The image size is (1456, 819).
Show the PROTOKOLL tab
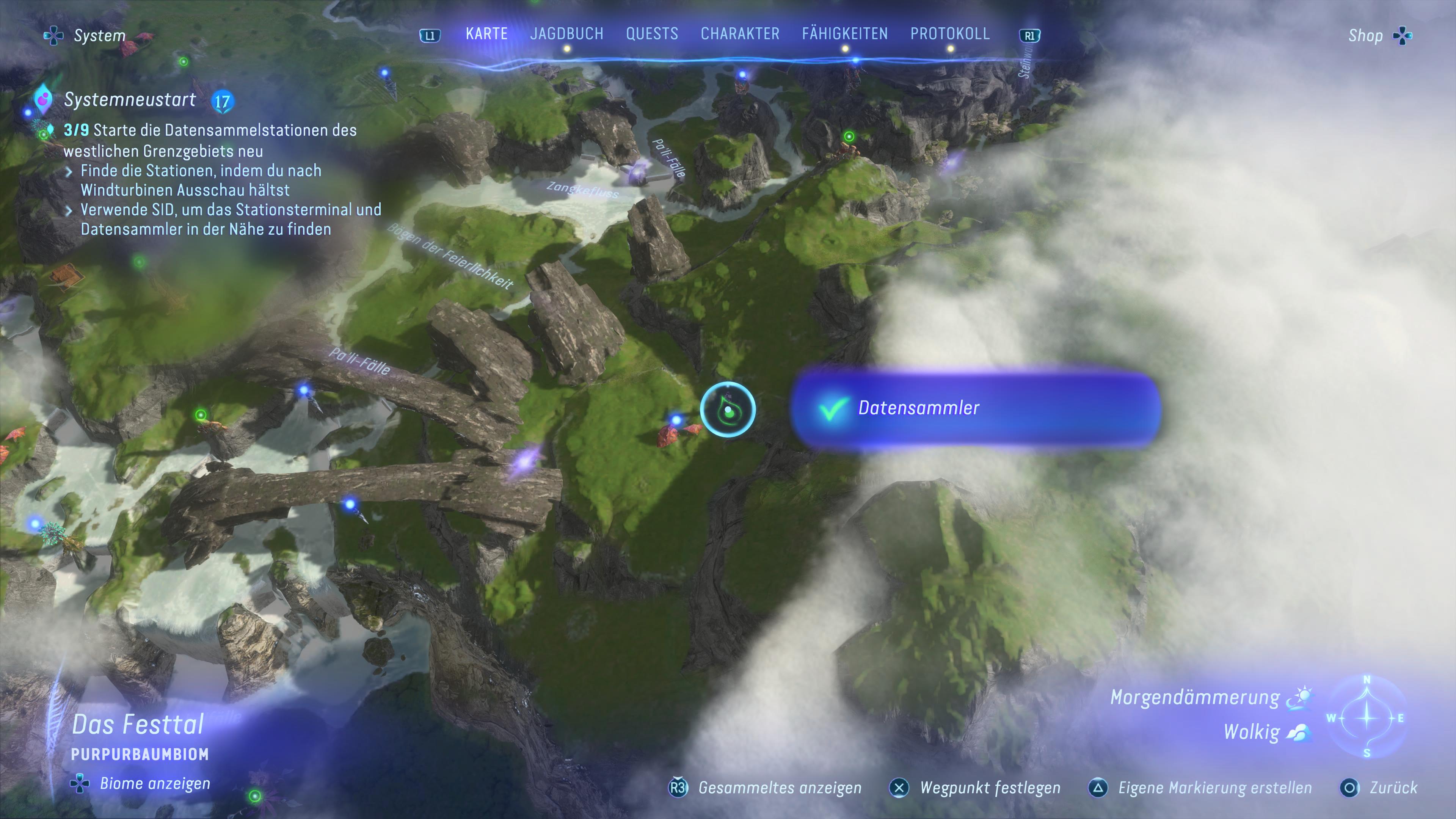click(949, 34)
